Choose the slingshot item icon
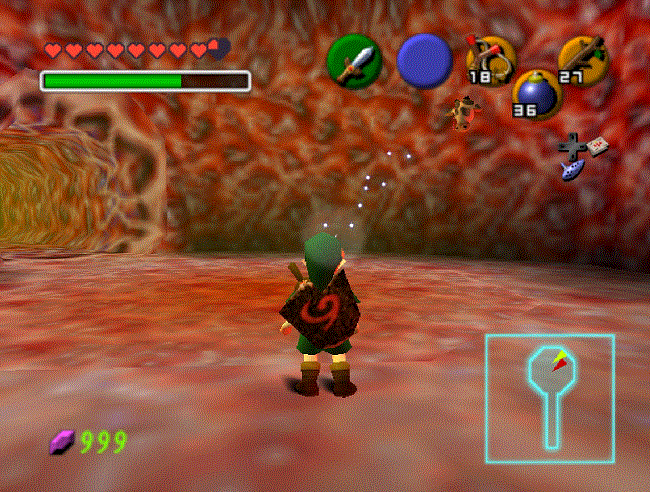The image size is (650, 492). [491, 60]
